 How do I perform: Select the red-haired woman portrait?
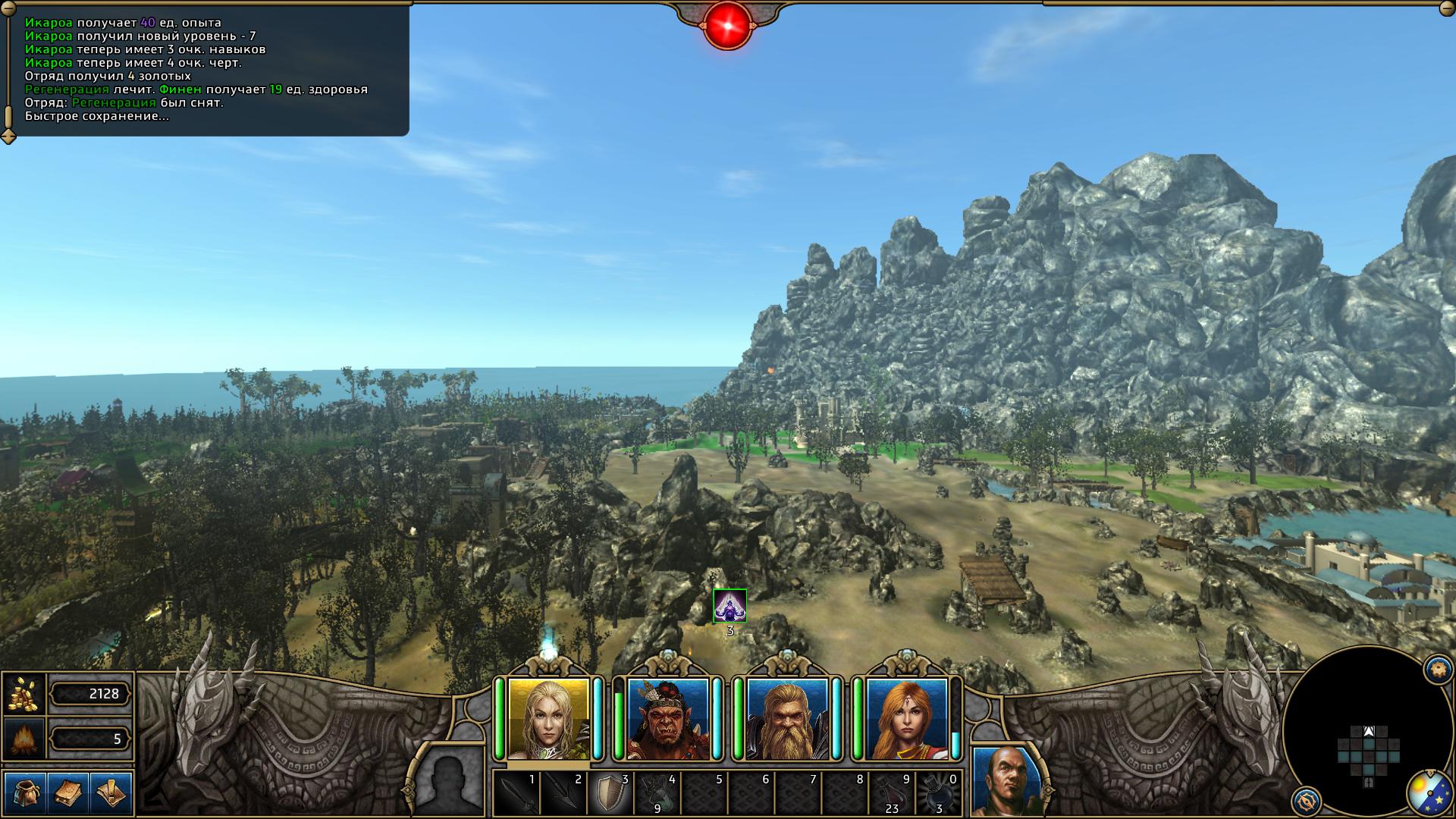[906, 719]
